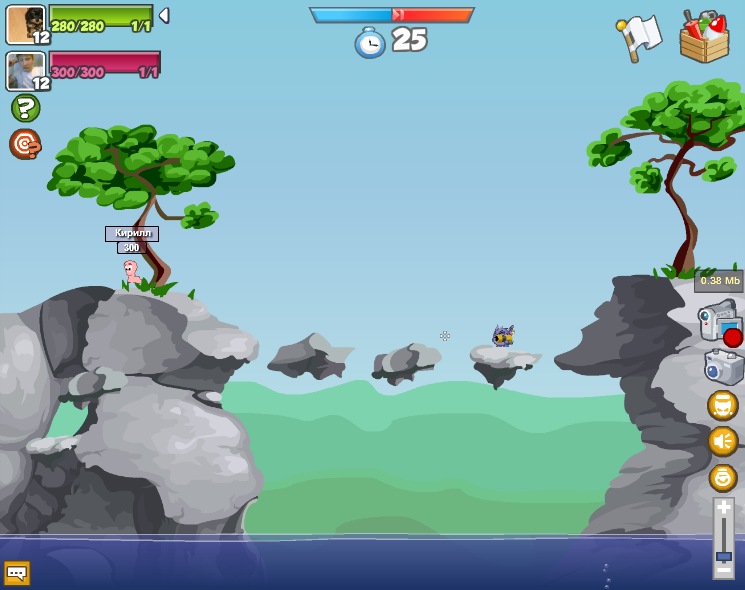
Task: Zoom in with the plus button
Action: point(723,508)
